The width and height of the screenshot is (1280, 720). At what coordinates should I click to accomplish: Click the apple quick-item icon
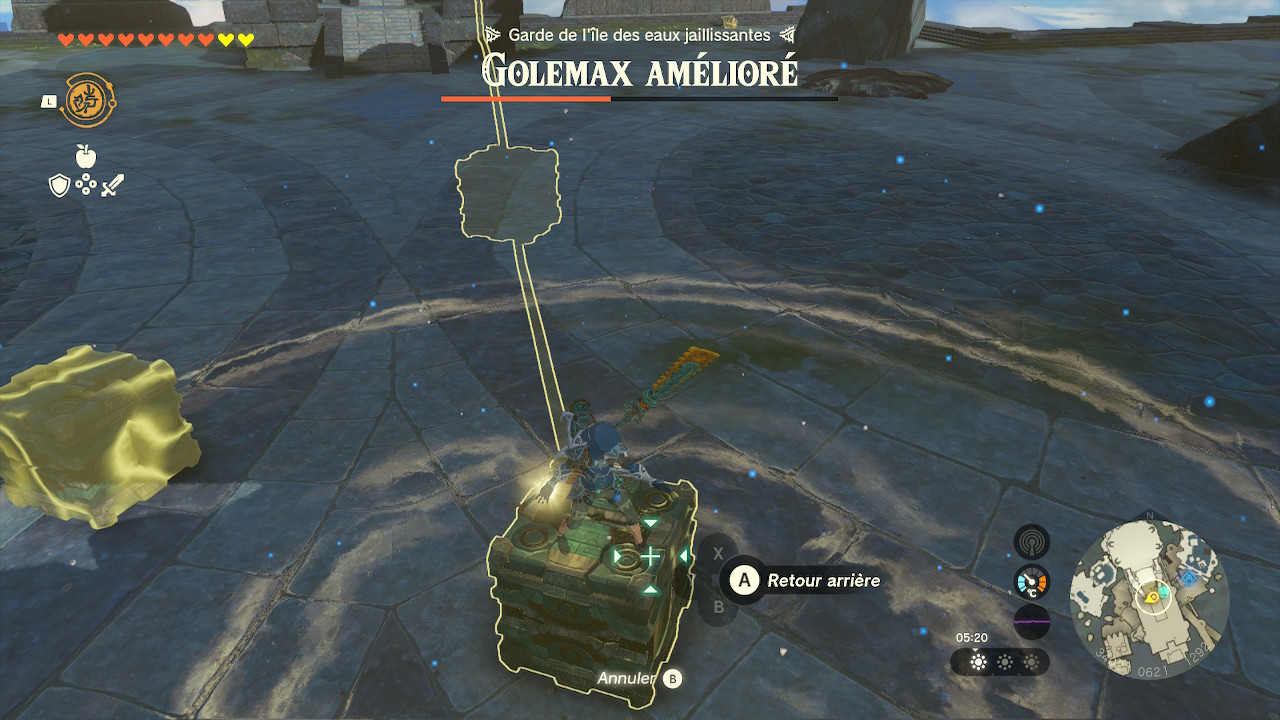pyautogui.click(x=86, y=156)
